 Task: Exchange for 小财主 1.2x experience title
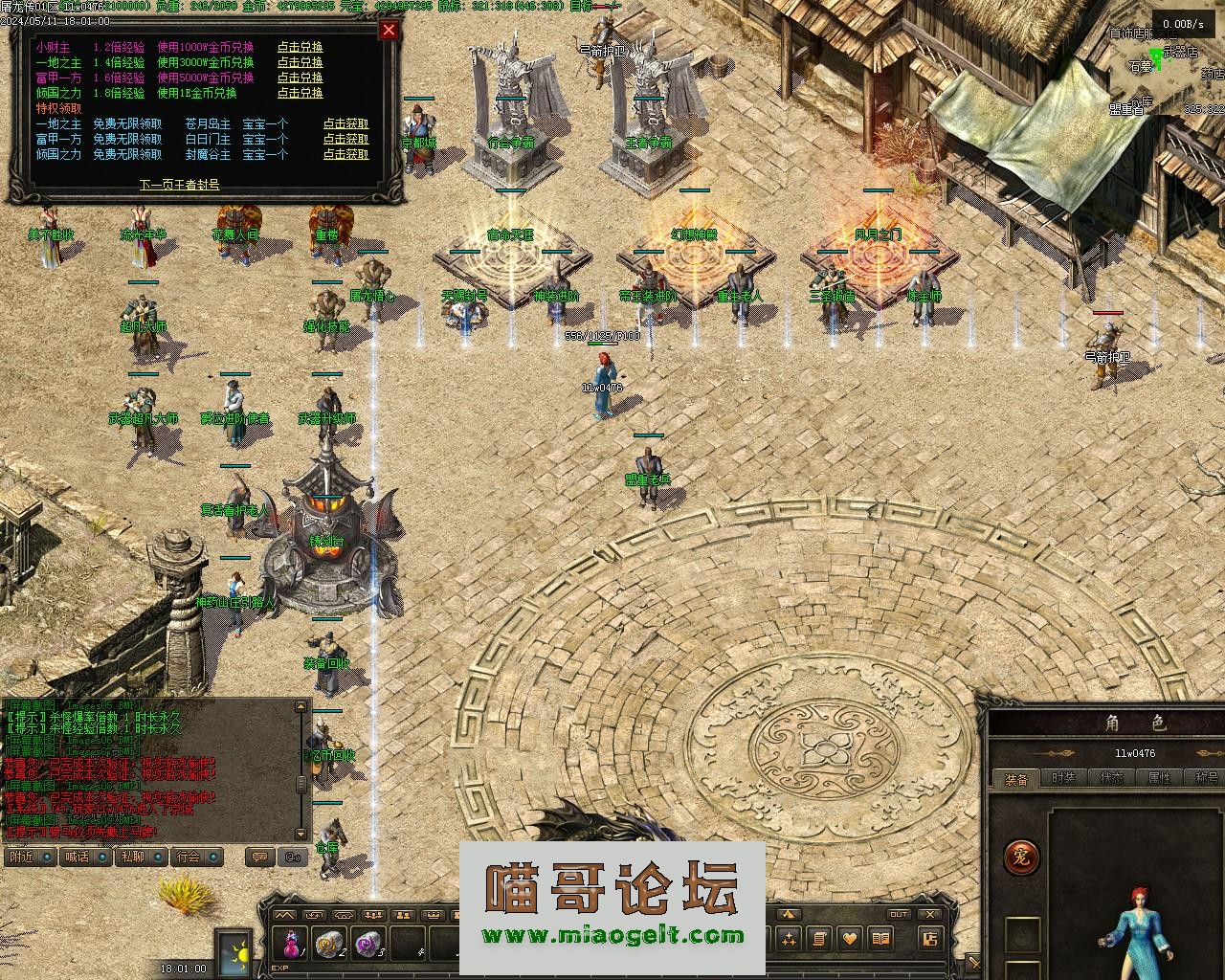tap(300, 47)
